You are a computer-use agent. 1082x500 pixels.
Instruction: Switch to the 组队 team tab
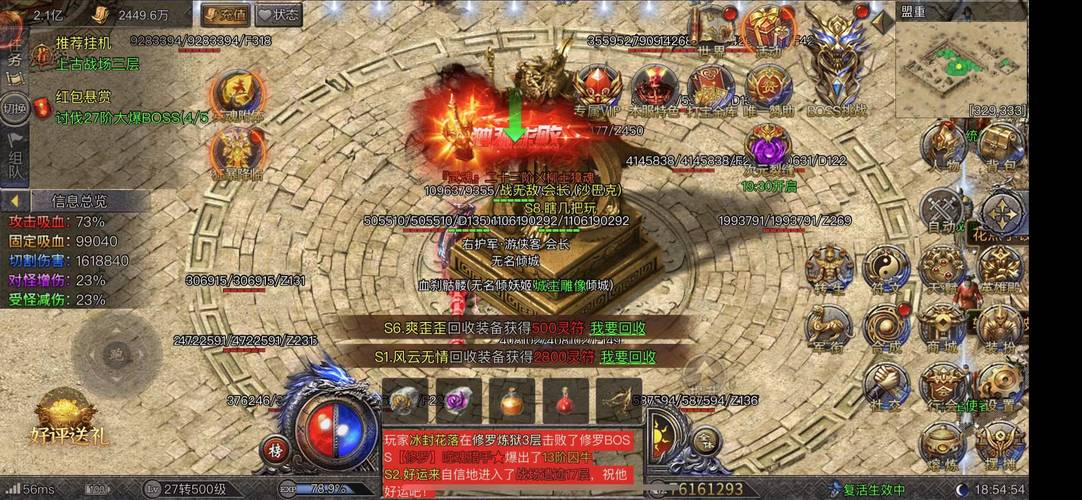coord(15,163)
